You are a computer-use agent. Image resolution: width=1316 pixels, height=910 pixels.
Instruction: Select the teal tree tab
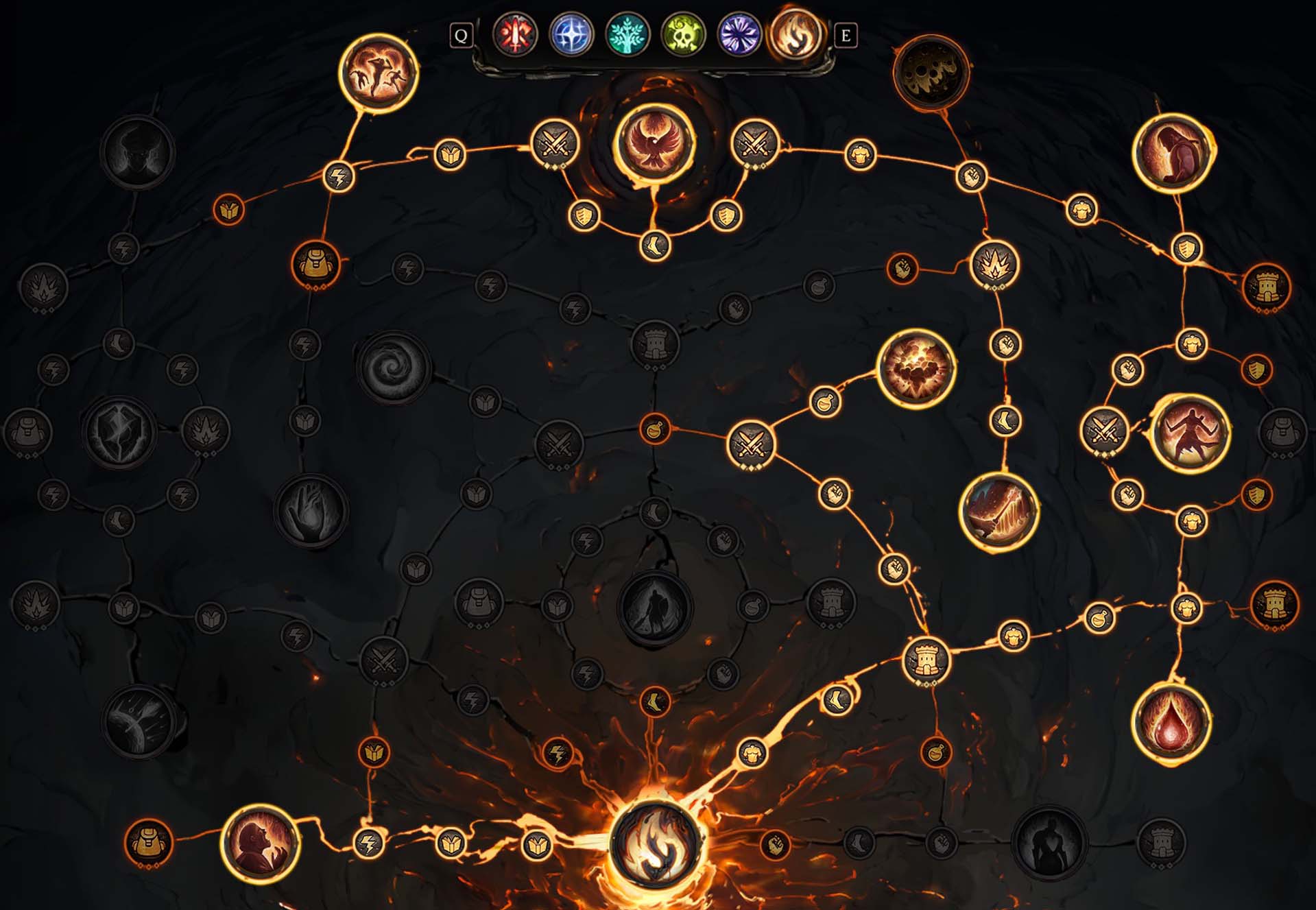tap(627, 34)
